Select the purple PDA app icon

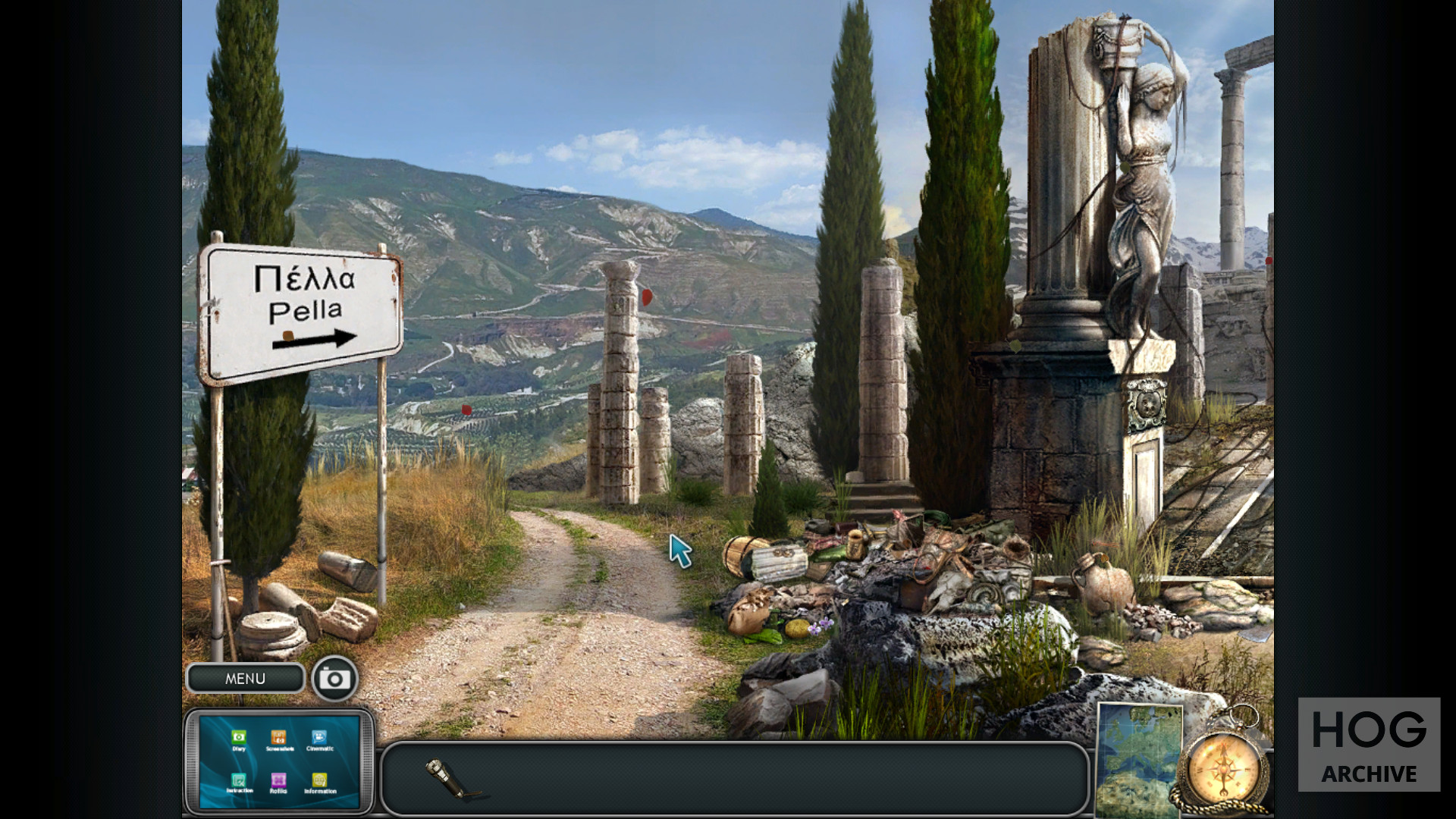click(278, 780)
